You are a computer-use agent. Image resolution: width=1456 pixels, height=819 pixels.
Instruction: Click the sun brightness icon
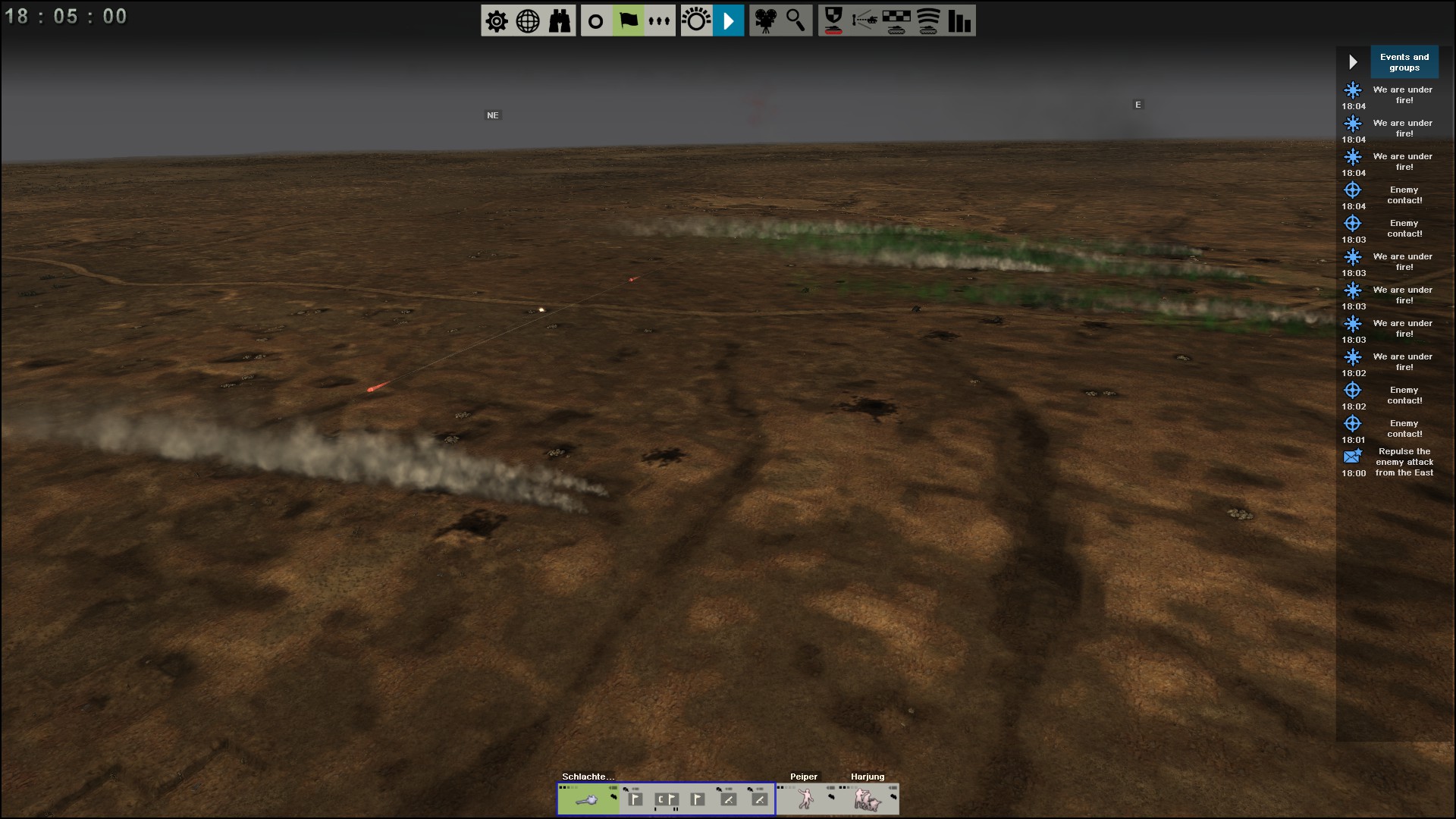696,21
